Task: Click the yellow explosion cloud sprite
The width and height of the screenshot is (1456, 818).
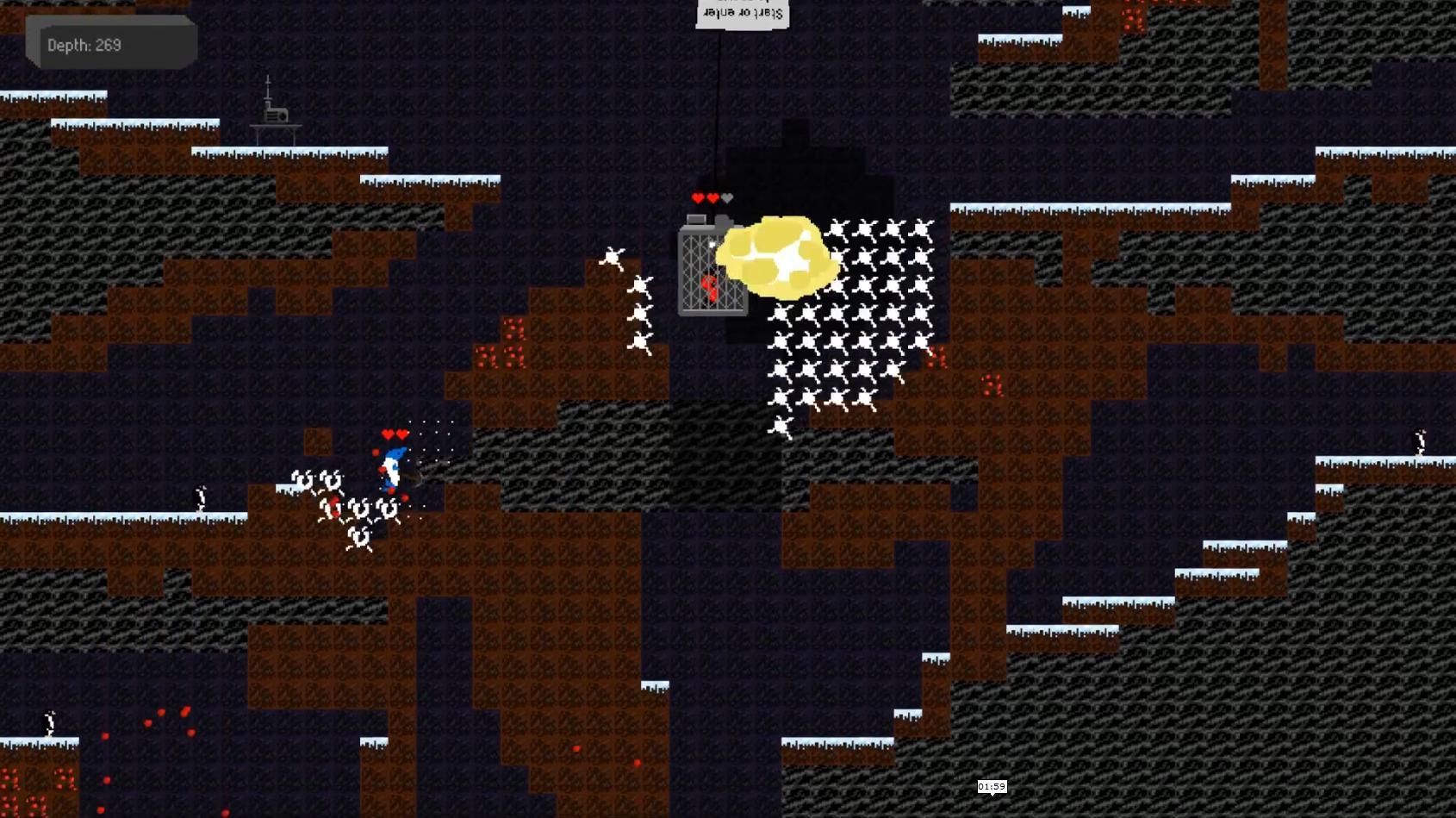Action: click(x=775, y=254)
